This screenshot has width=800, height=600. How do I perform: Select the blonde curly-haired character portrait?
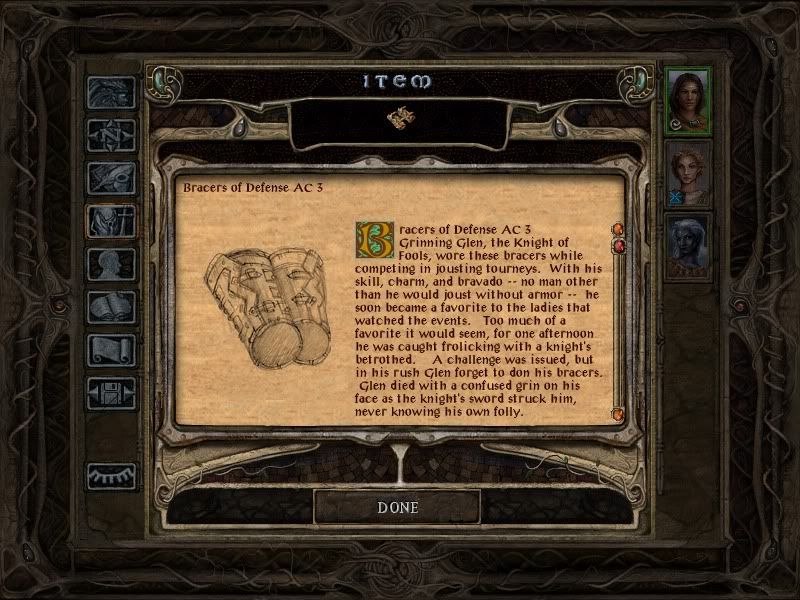[688, 171]
